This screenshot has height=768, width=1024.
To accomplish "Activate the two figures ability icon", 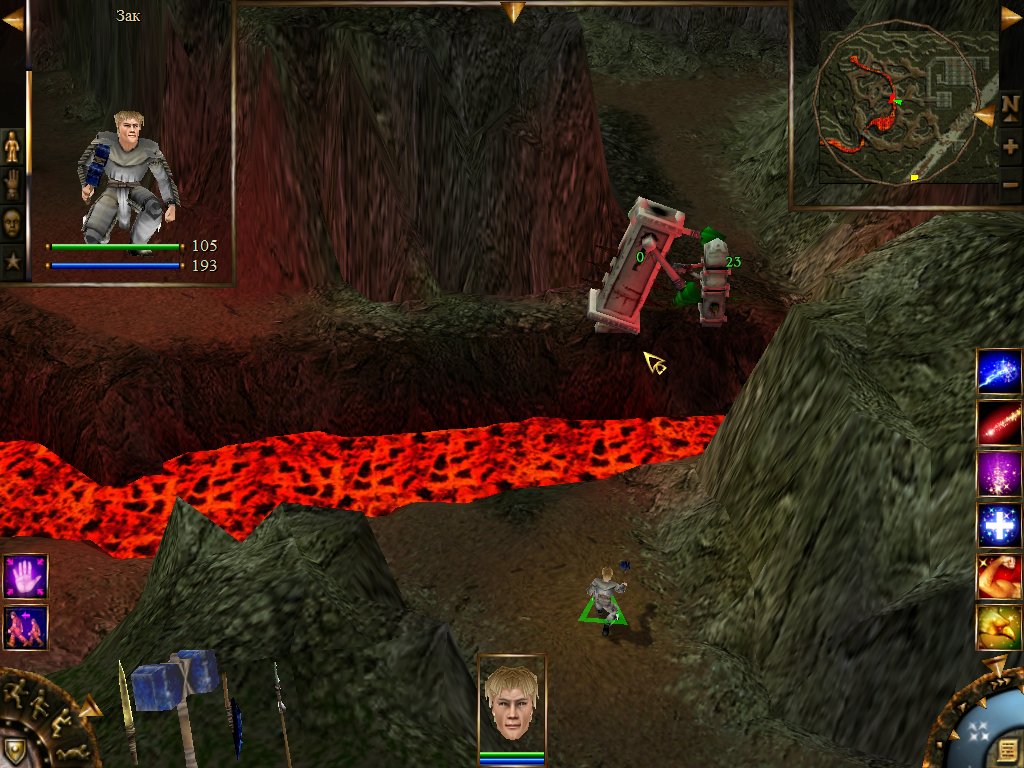I will point(25,627).
